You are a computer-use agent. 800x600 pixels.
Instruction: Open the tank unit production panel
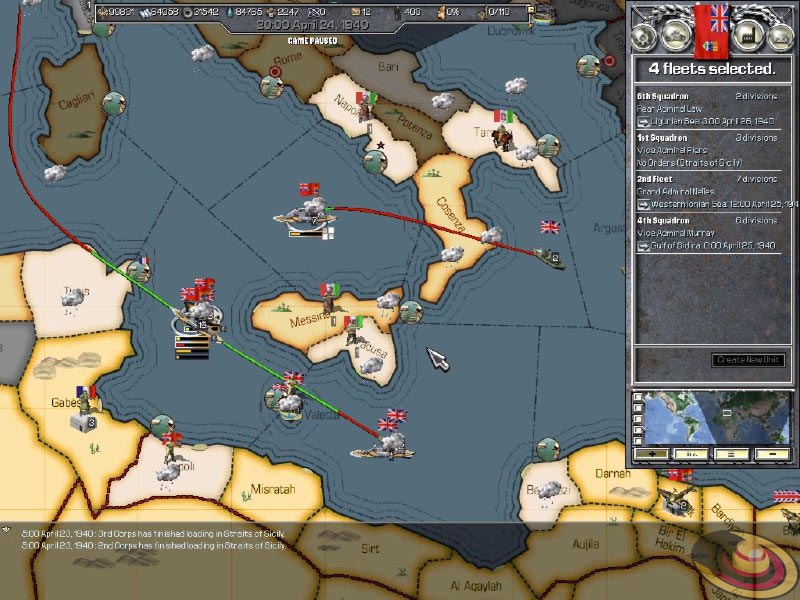point(676,36)
